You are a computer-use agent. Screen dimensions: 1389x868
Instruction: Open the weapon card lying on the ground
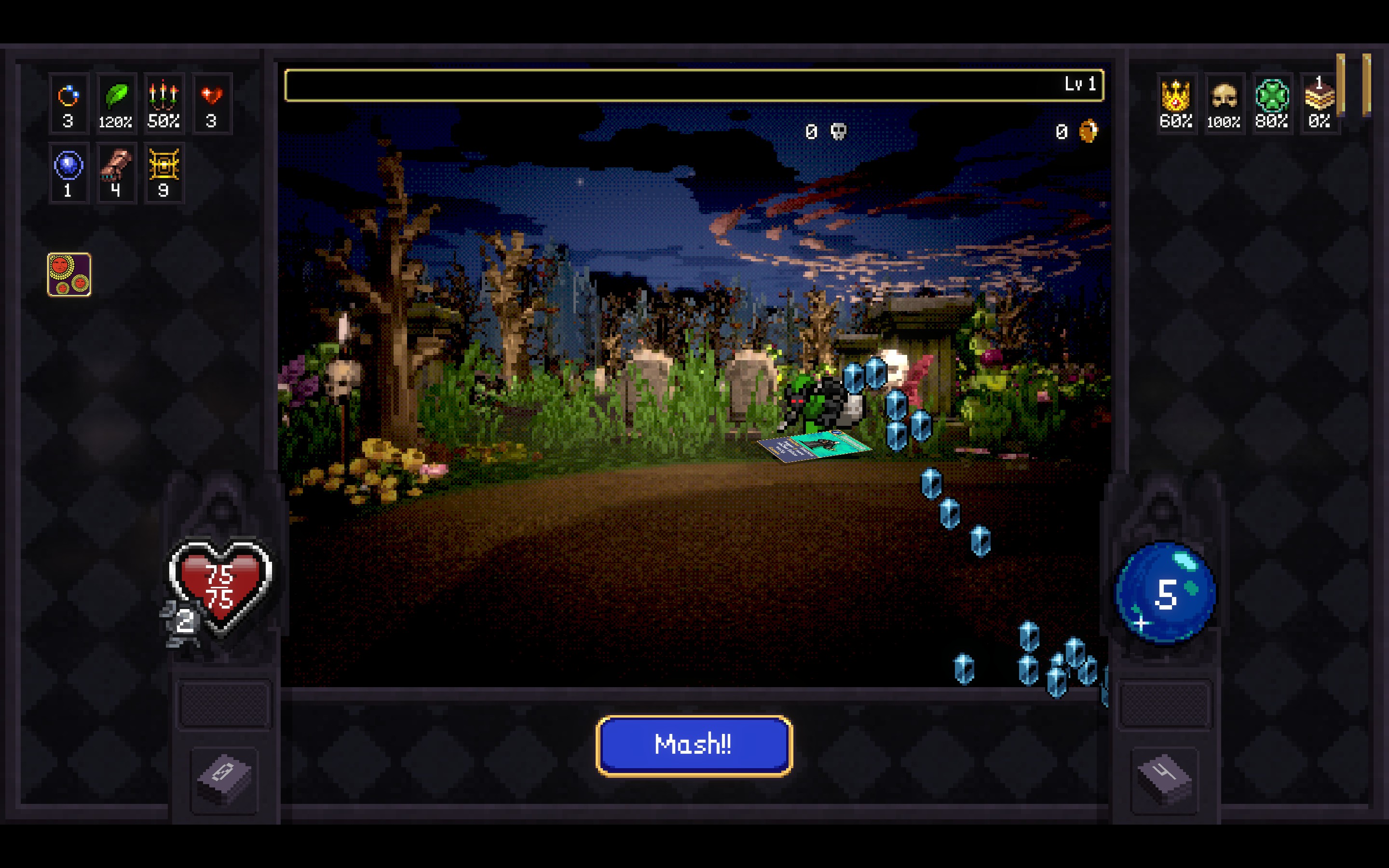click(815, 445)
